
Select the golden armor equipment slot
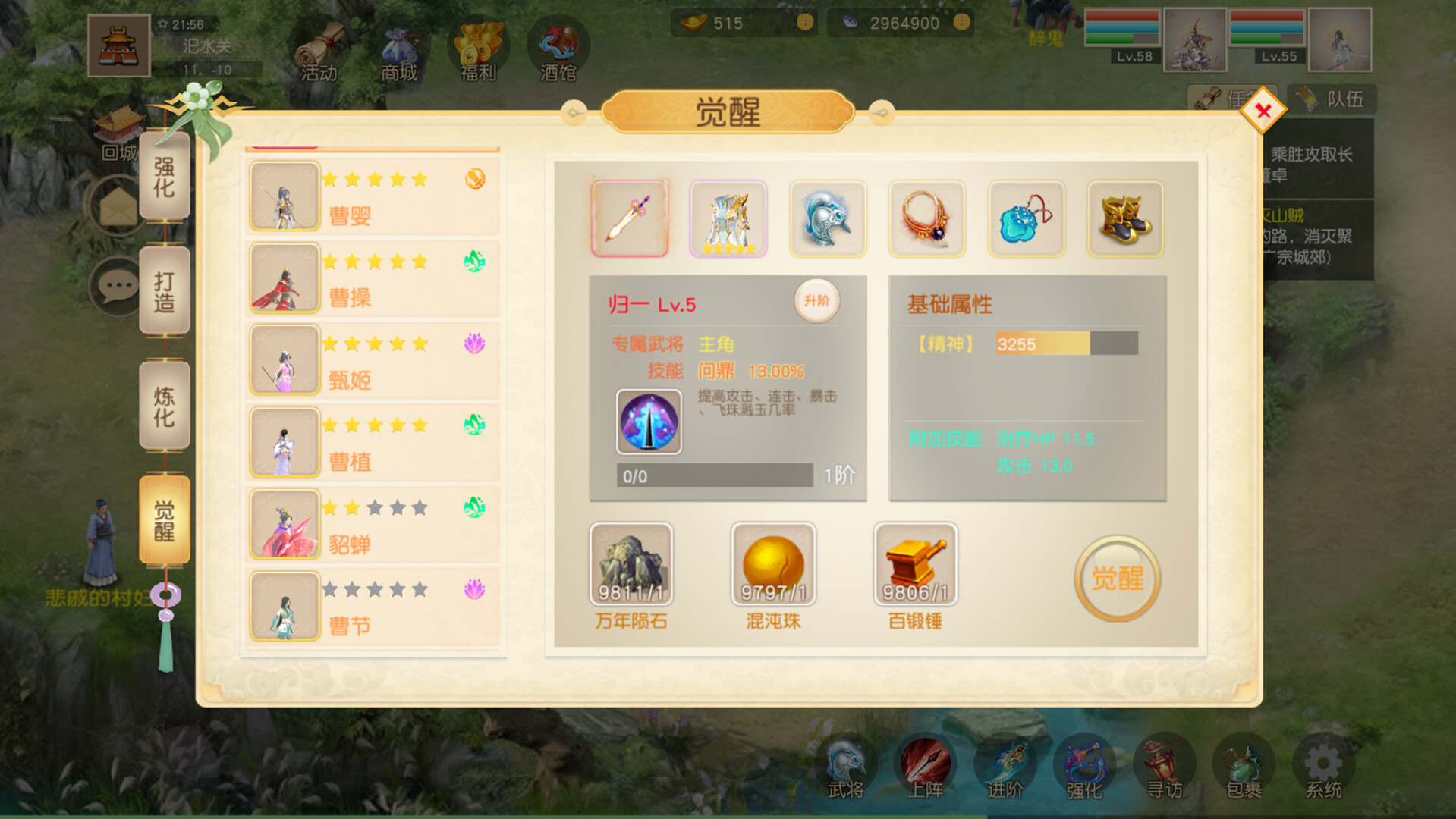(728, 218)
